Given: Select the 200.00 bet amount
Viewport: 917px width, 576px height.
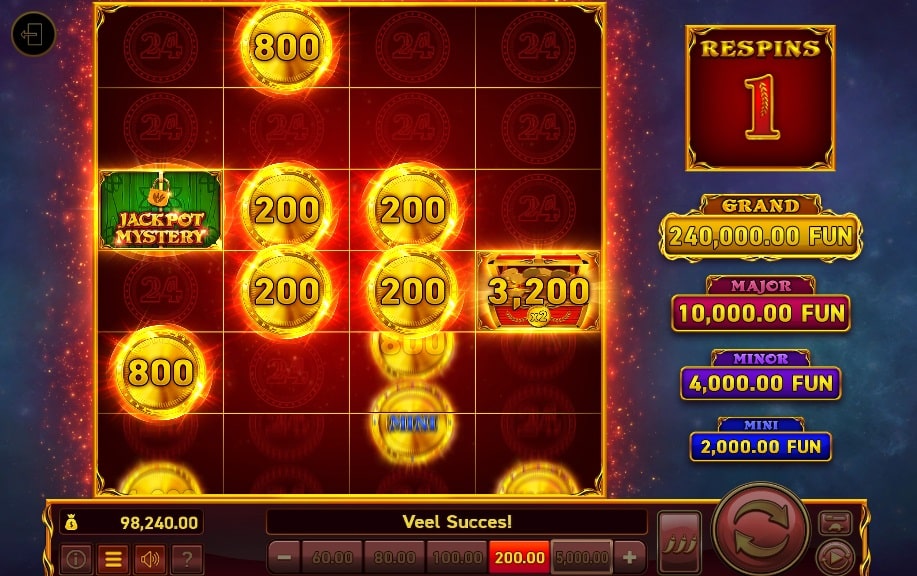Looking at the screenshot, I should [x=519, y=557].
